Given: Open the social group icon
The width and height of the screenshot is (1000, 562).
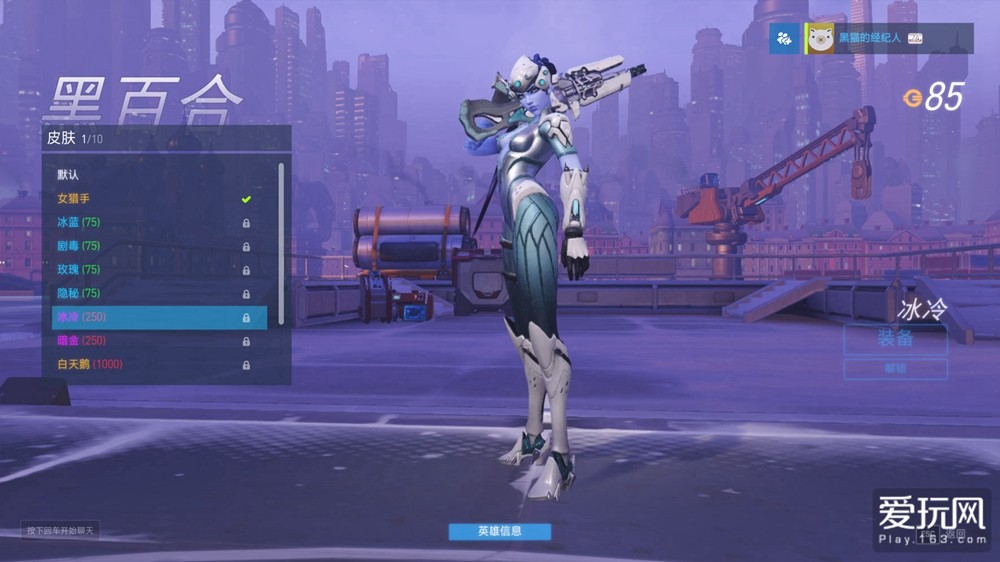Looking at the screenshot, I should (784, 39).
